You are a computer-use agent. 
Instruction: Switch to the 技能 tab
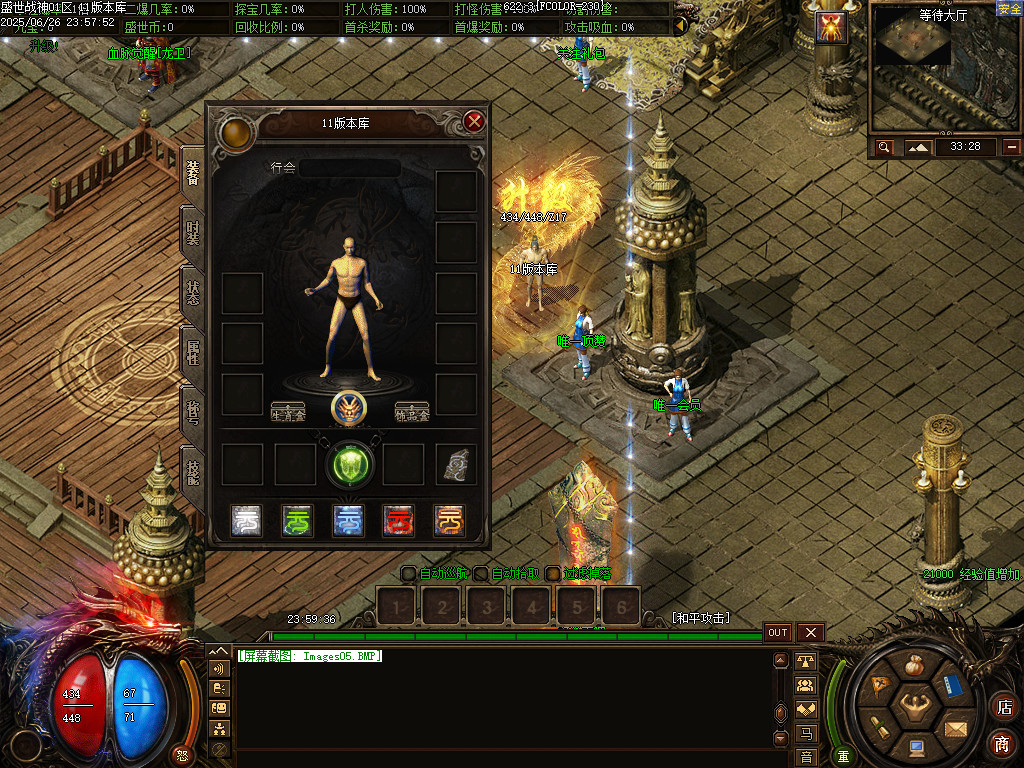click(192, 470)
